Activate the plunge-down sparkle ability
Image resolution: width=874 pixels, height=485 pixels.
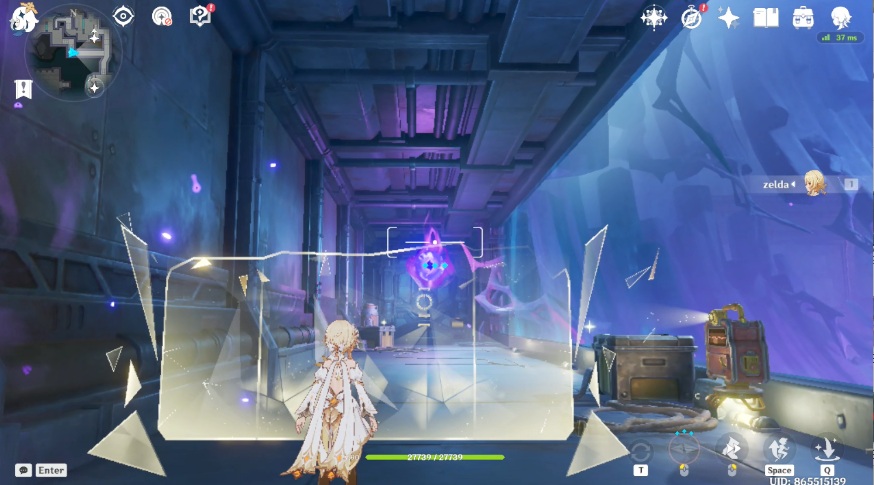pos(827,449)
